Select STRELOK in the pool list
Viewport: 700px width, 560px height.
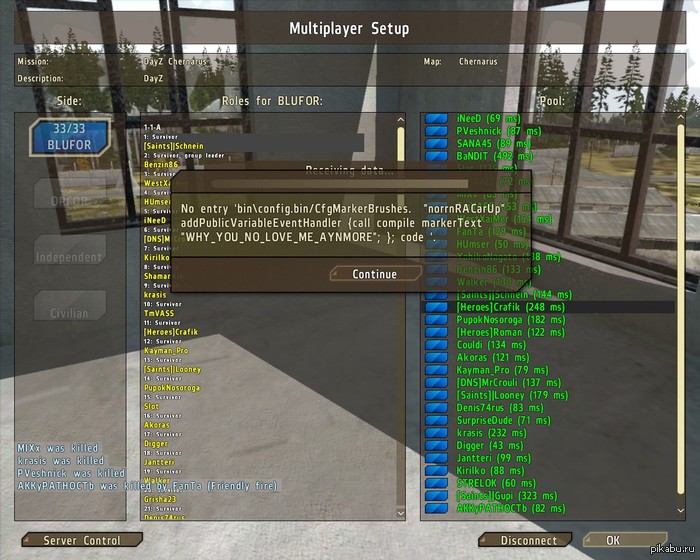pyautogui.click(x=482, y=483)
